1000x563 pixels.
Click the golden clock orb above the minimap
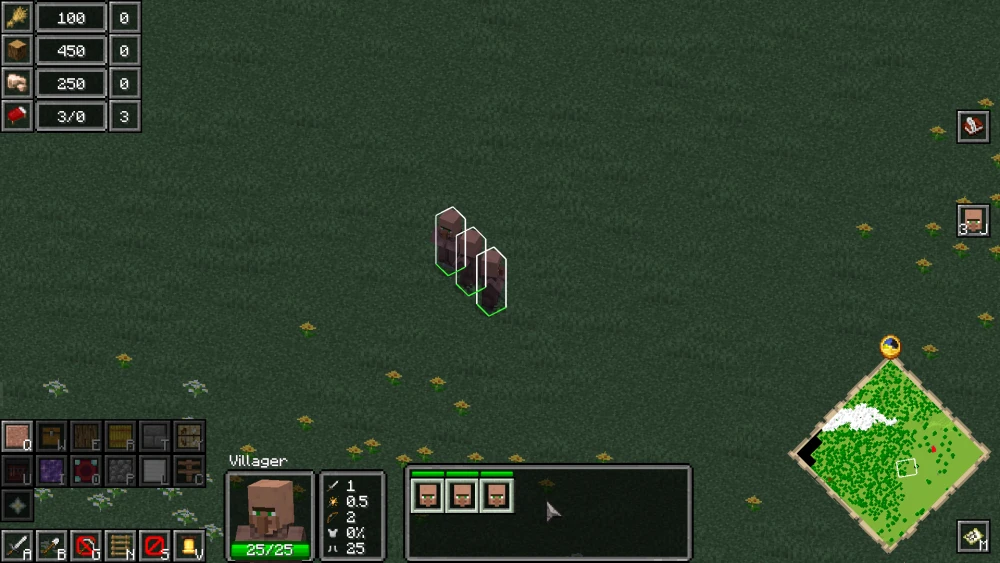pyautogui.click(x=890, y=347)
